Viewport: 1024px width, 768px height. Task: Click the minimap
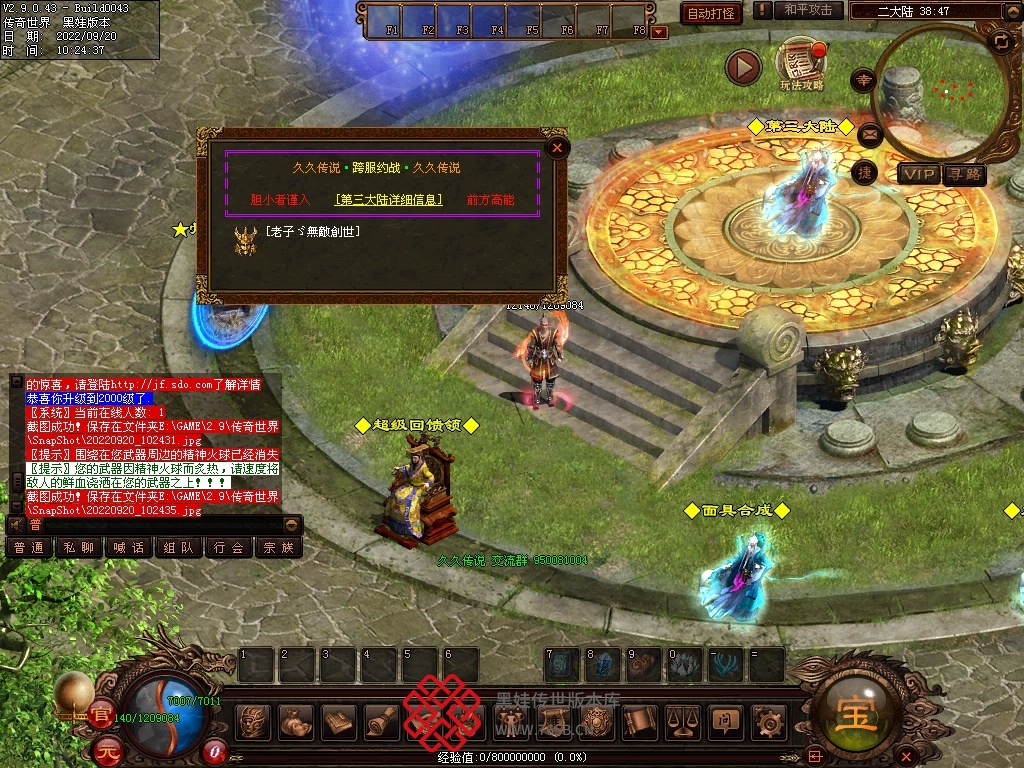tap(938, 92)
